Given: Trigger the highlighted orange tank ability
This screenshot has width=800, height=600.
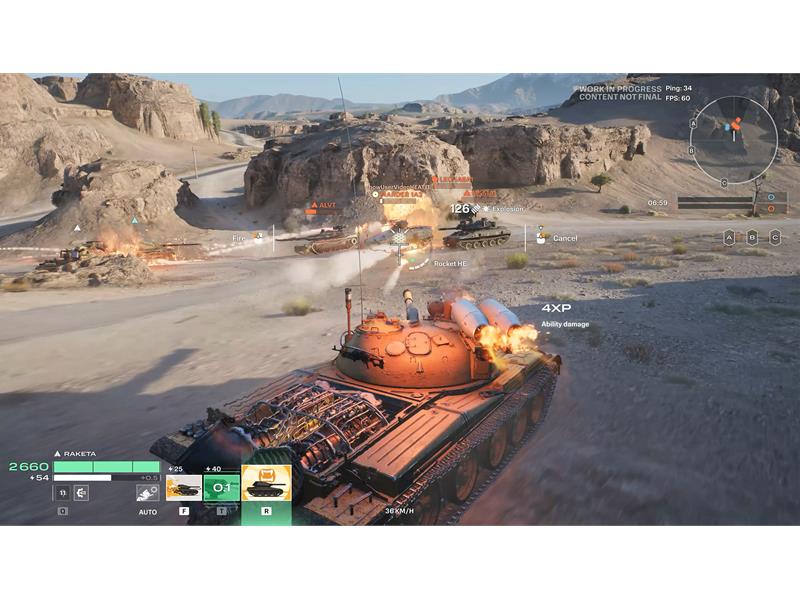Looking at the screenshot, I should click(x=266, y=483).
